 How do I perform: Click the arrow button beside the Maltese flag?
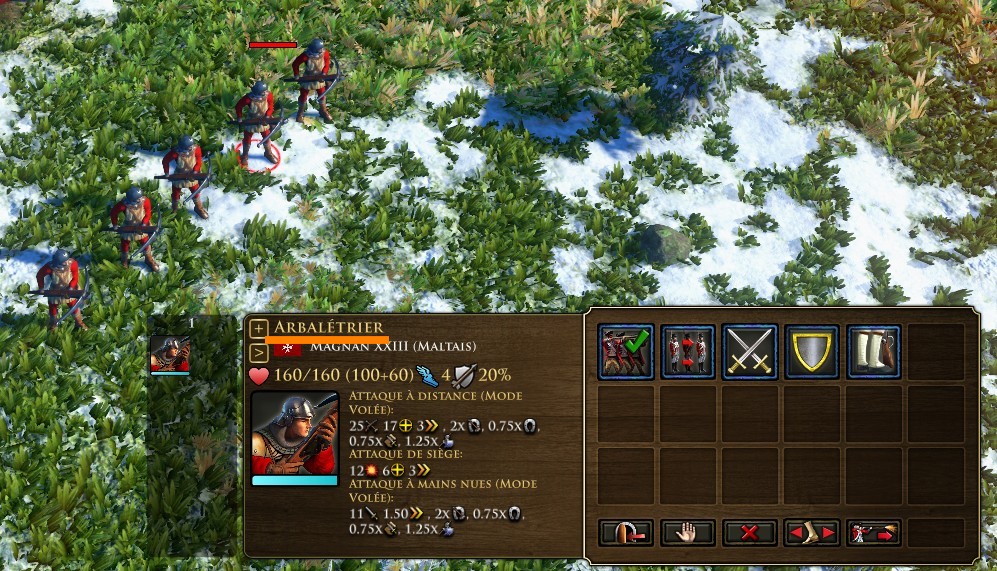click(259, 351)
